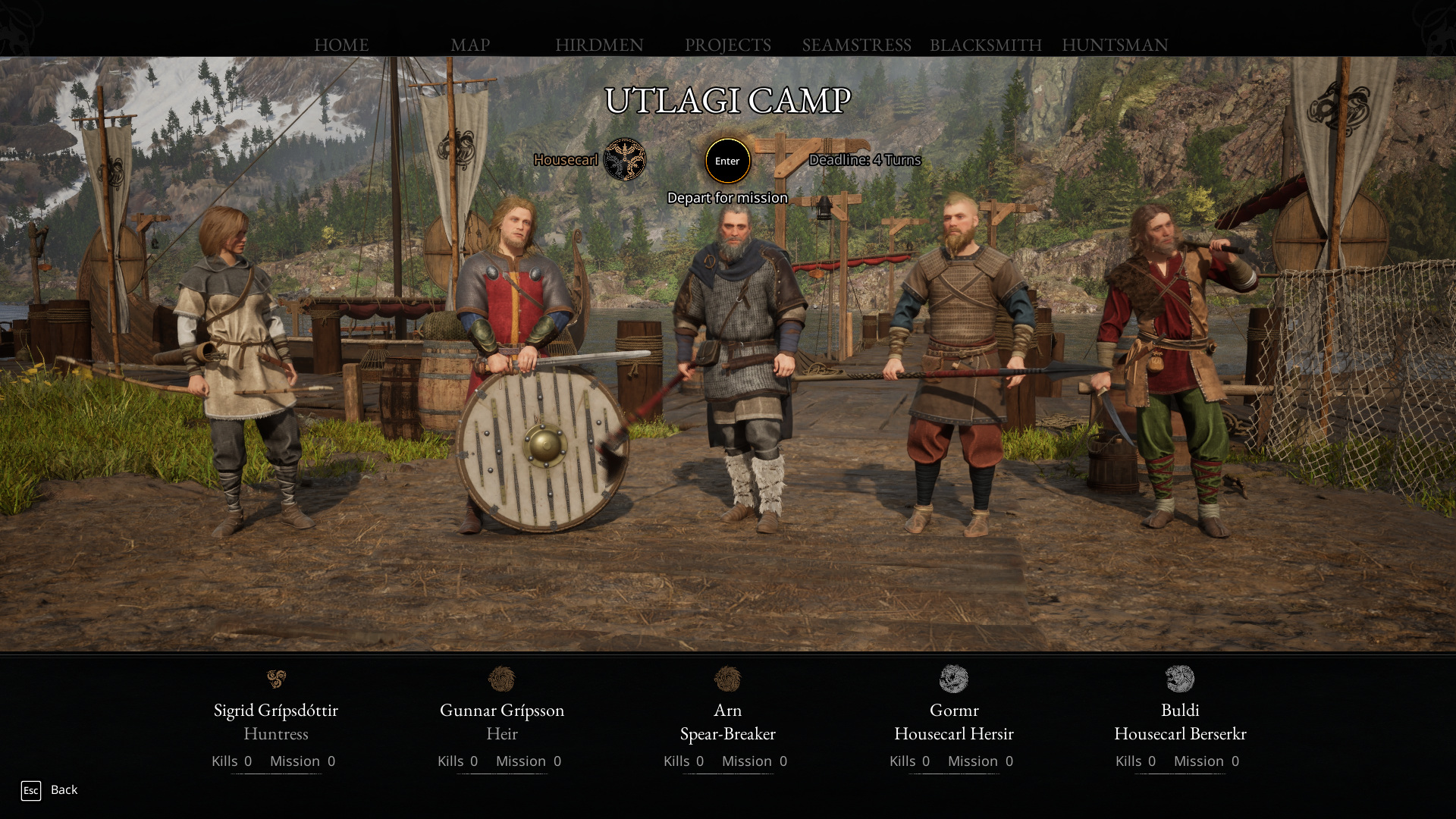1456x819 pixels.
Task: Switch to the Blacksmith tab
Action: (985, 45)
